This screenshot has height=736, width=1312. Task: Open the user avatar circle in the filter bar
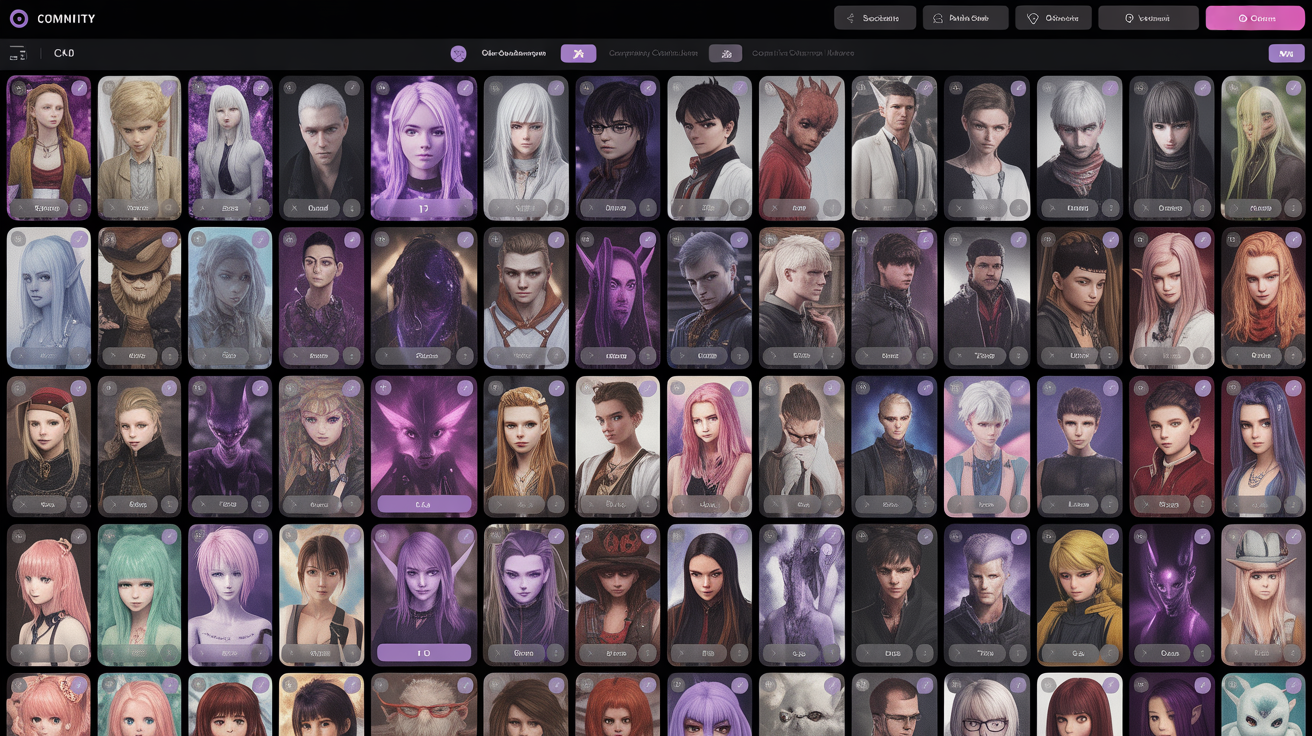pos(458,52)
